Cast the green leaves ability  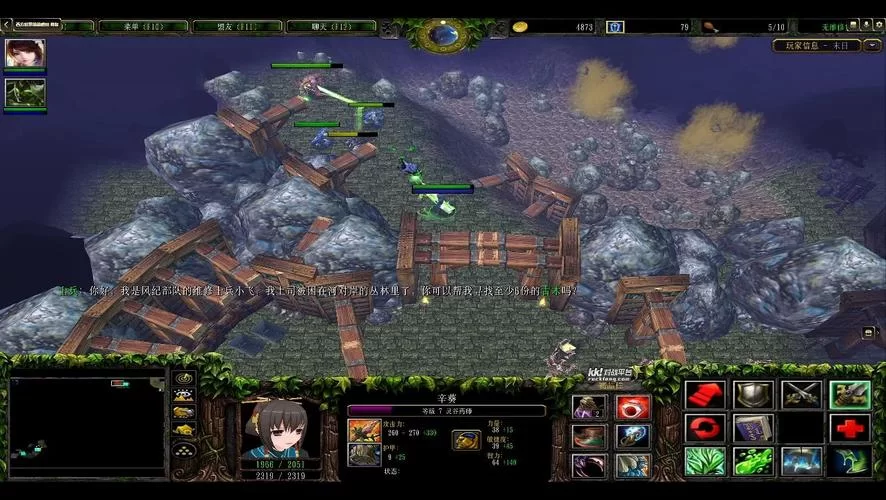705,461
